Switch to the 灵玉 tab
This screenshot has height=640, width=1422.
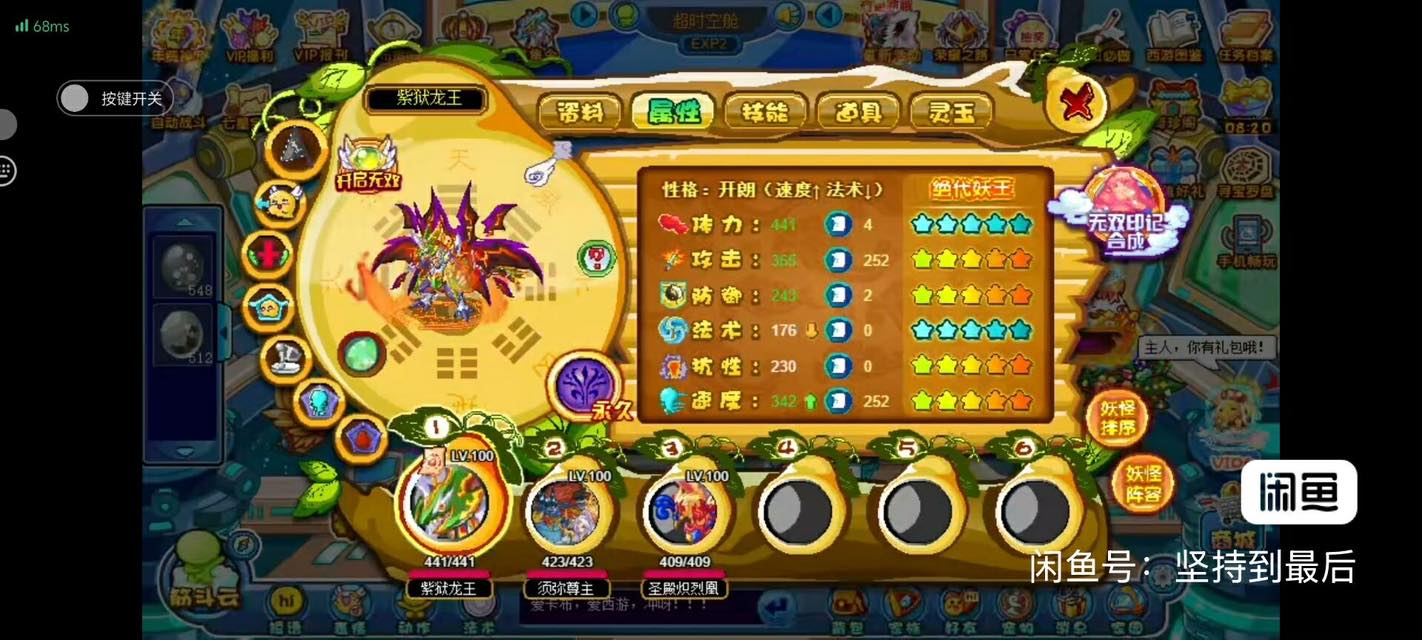click(950, 112)
